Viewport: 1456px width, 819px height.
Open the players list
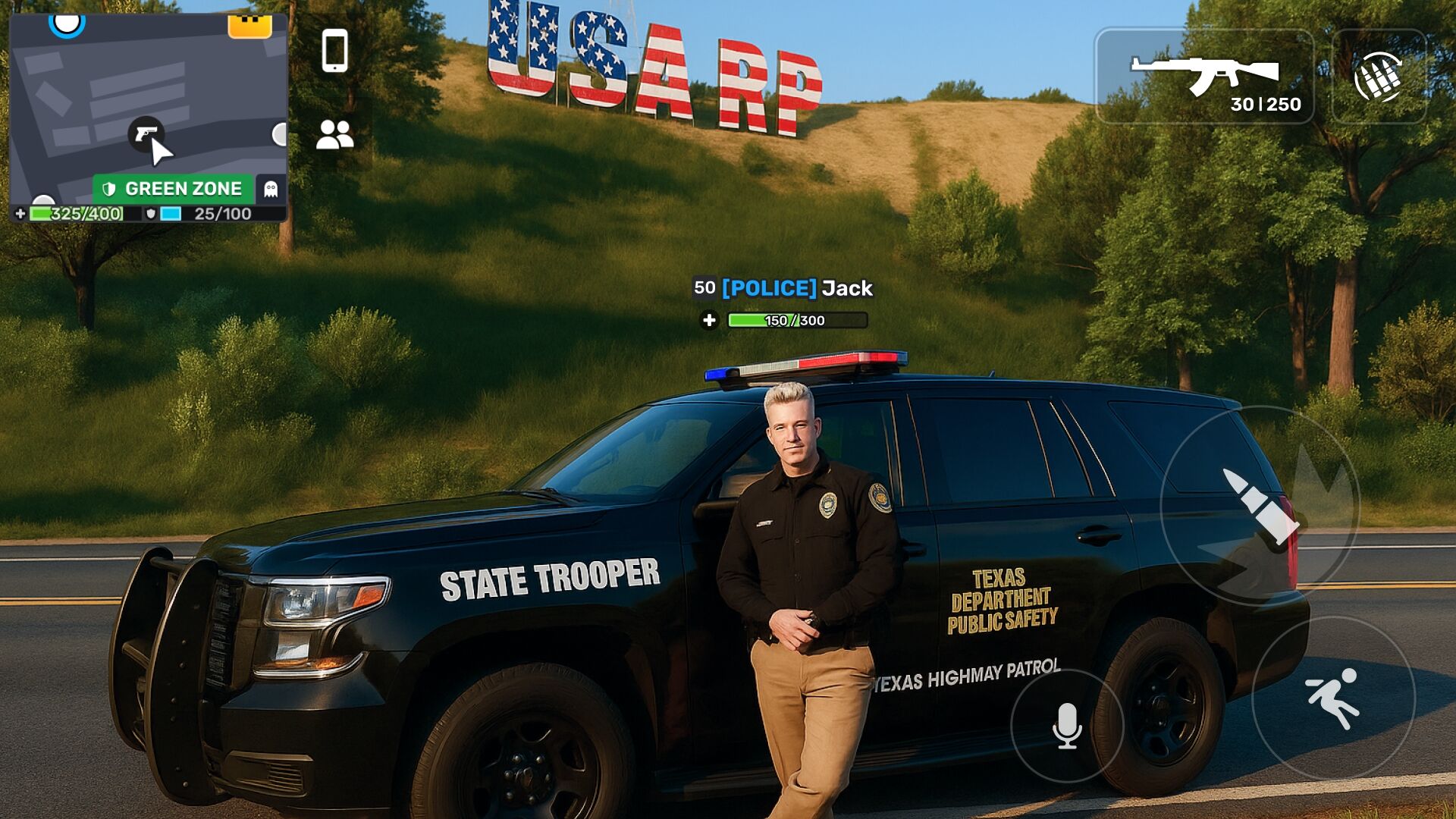point(336,133)
